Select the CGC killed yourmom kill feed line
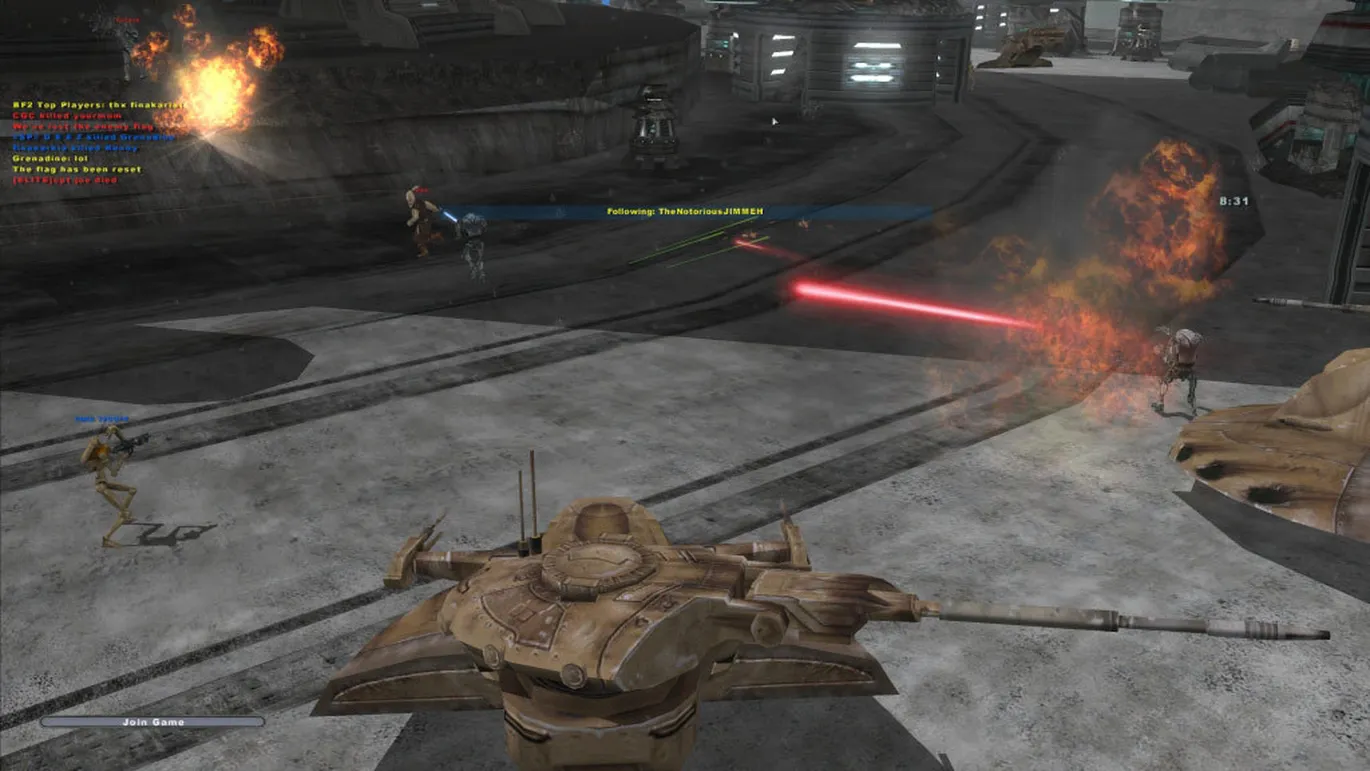The height and width of the screenshot is (771, 1370). pos(70,115)
